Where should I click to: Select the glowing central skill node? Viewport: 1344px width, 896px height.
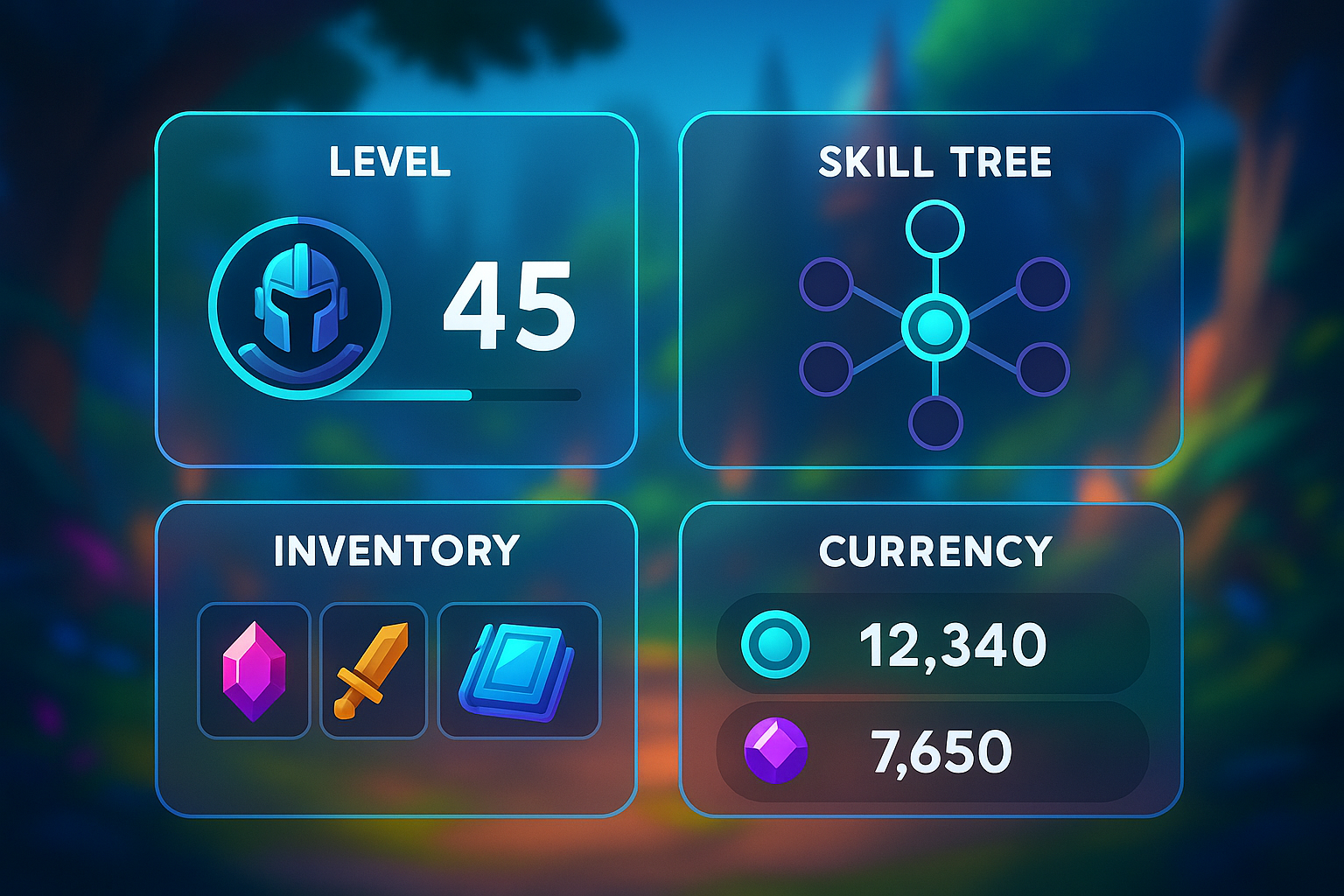pos(936,325)
